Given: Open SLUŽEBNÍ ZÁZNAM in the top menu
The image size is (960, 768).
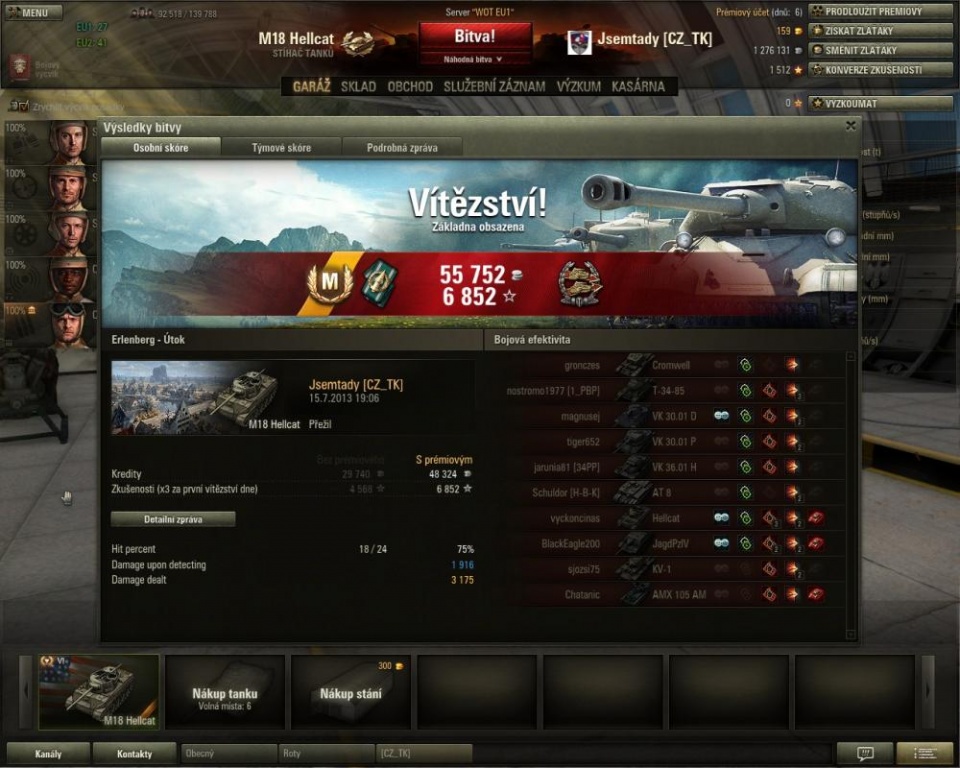Looking at the screenshot, I should [494, 87].
